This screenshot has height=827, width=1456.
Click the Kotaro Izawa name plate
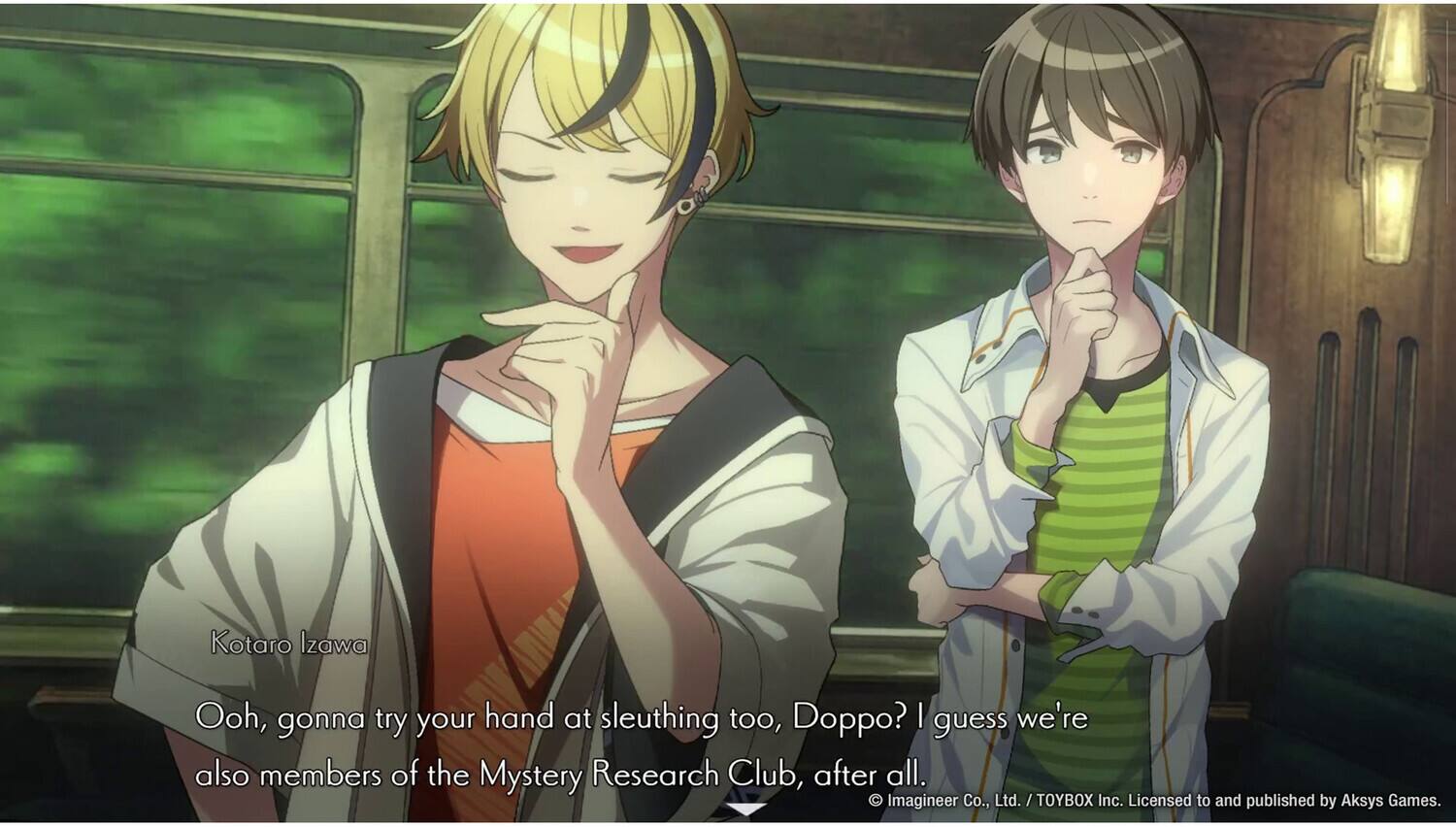pyautogui.click(x=288, y=644)
